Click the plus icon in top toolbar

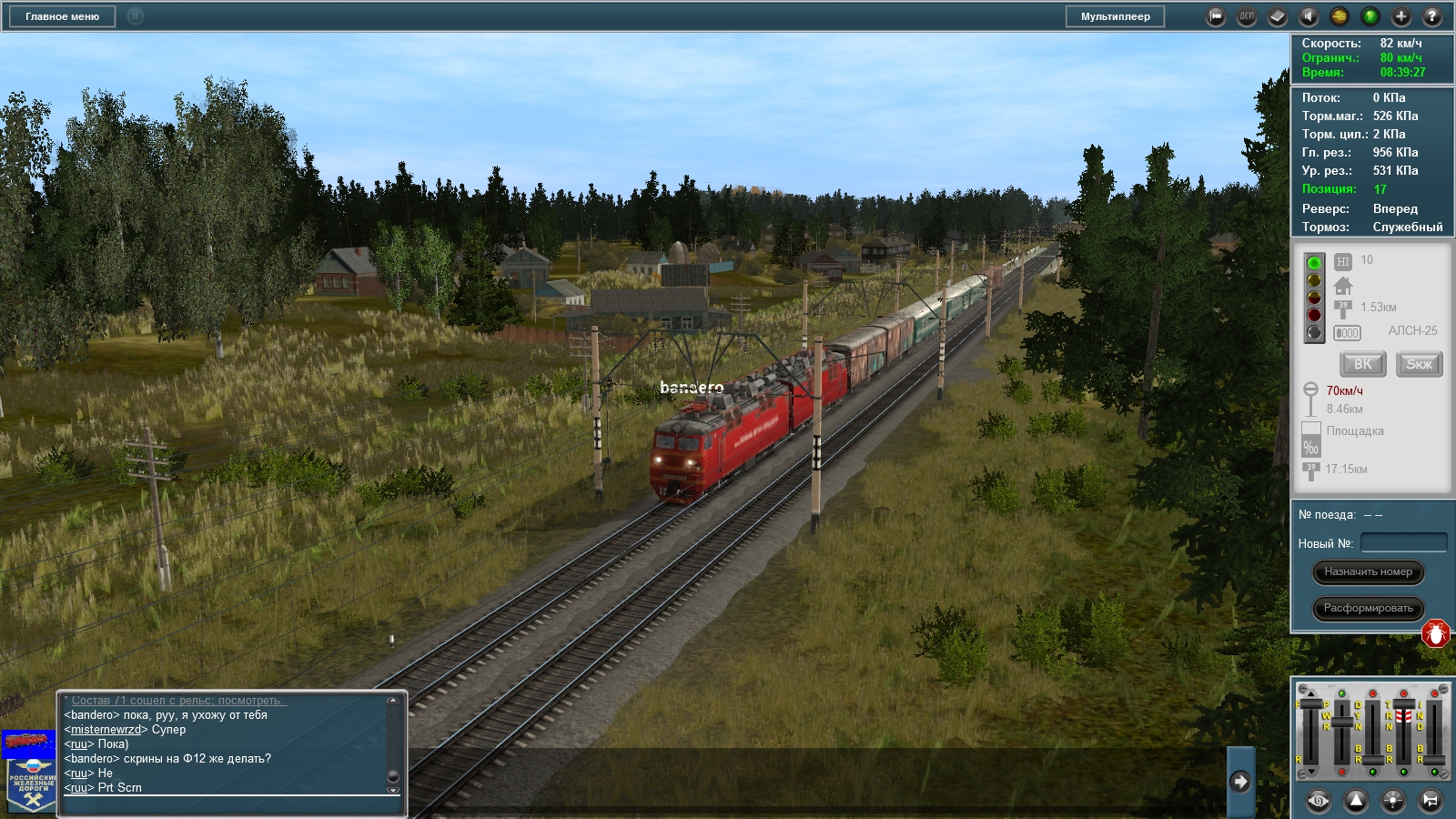tap(1401, 16)
